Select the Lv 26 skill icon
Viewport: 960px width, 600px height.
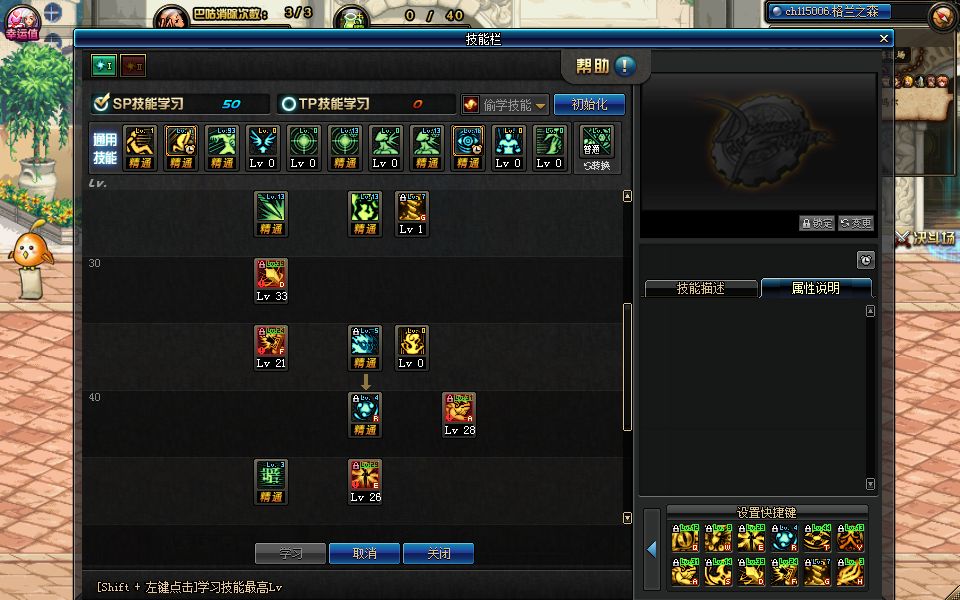365,476
